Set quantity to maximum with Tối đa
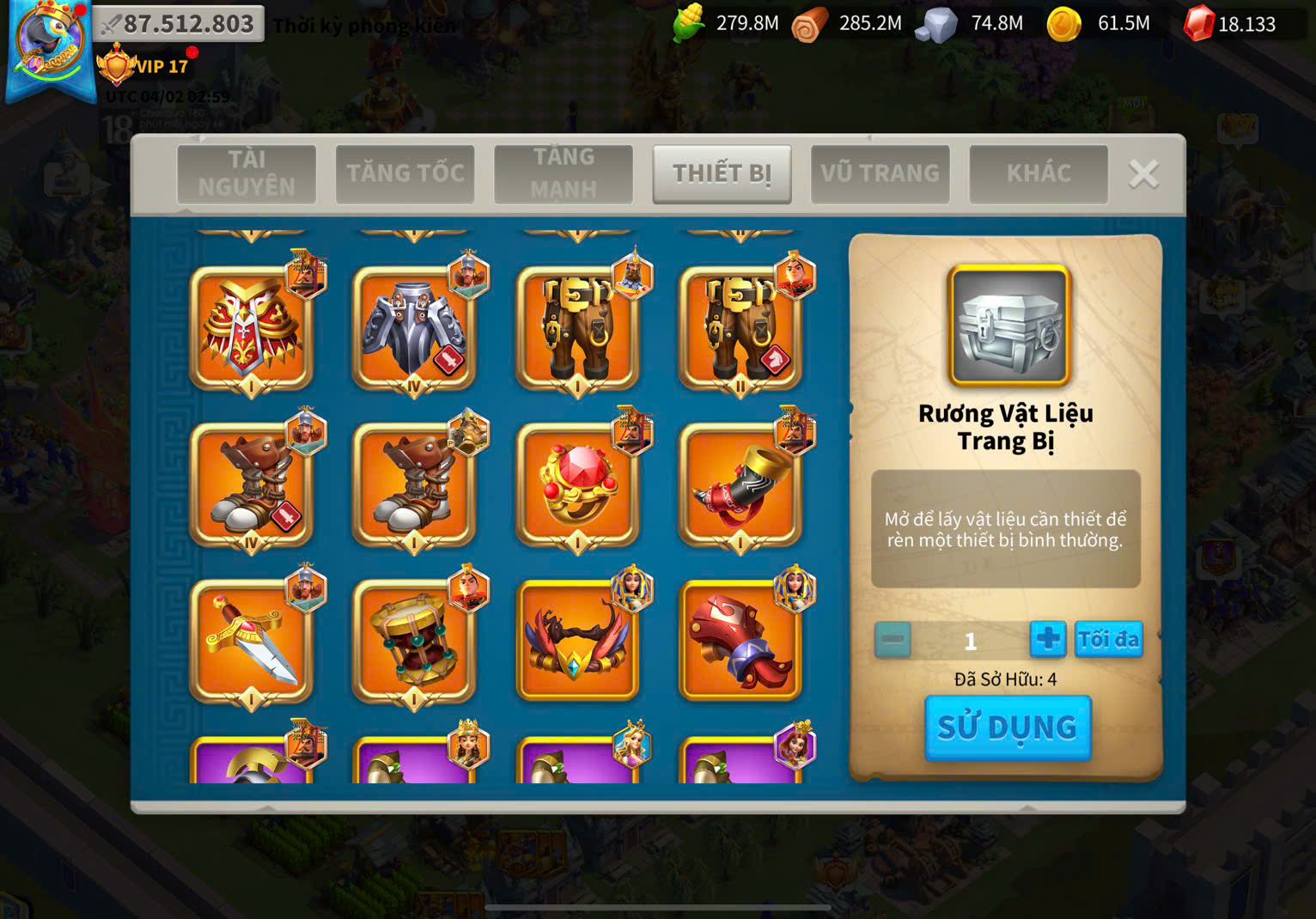Viewport: 1316px width, 919px height. (1108, 640)
